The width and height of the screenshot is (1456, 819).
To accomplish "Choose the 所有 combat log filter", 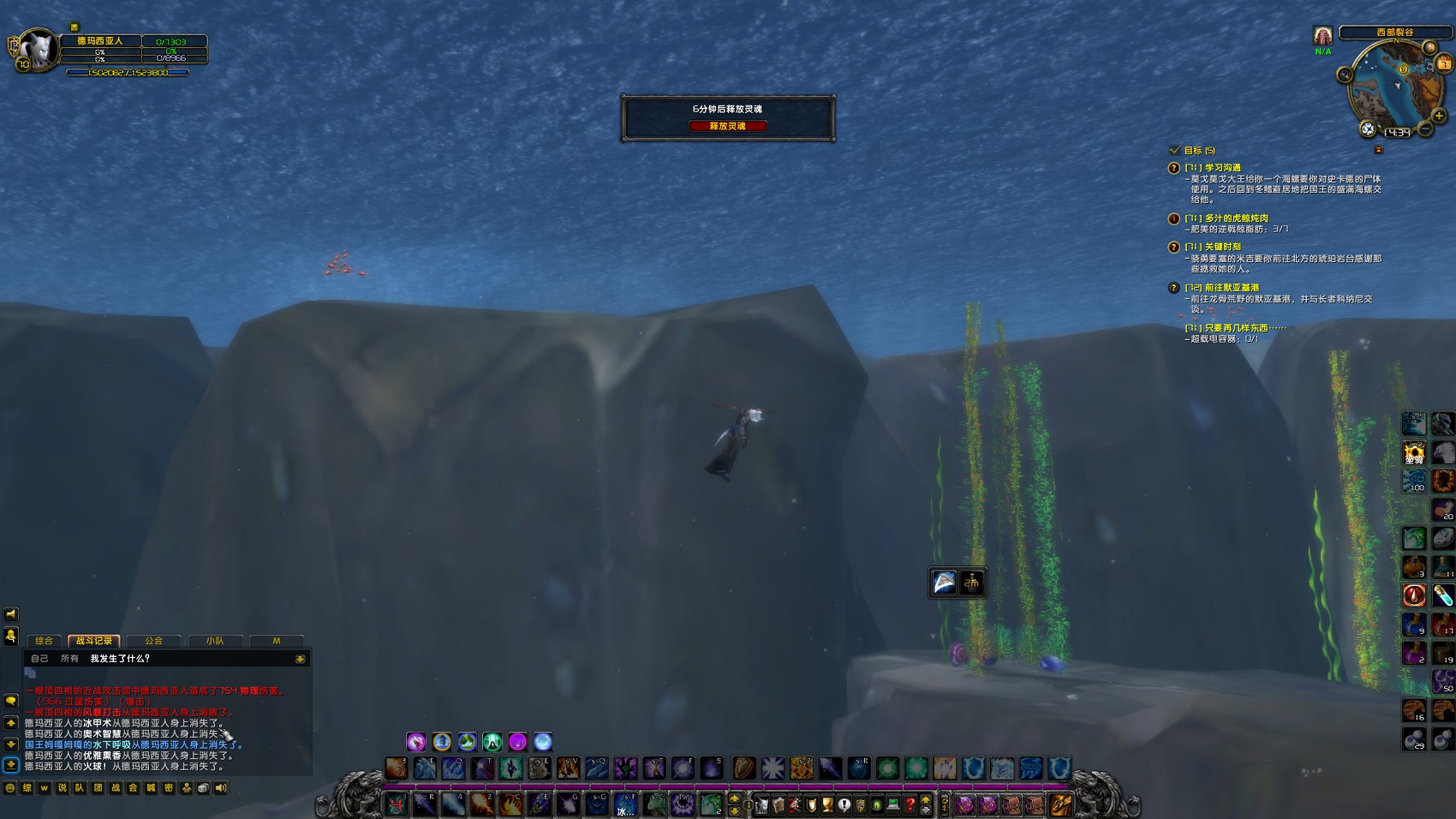I will point(70,659).
